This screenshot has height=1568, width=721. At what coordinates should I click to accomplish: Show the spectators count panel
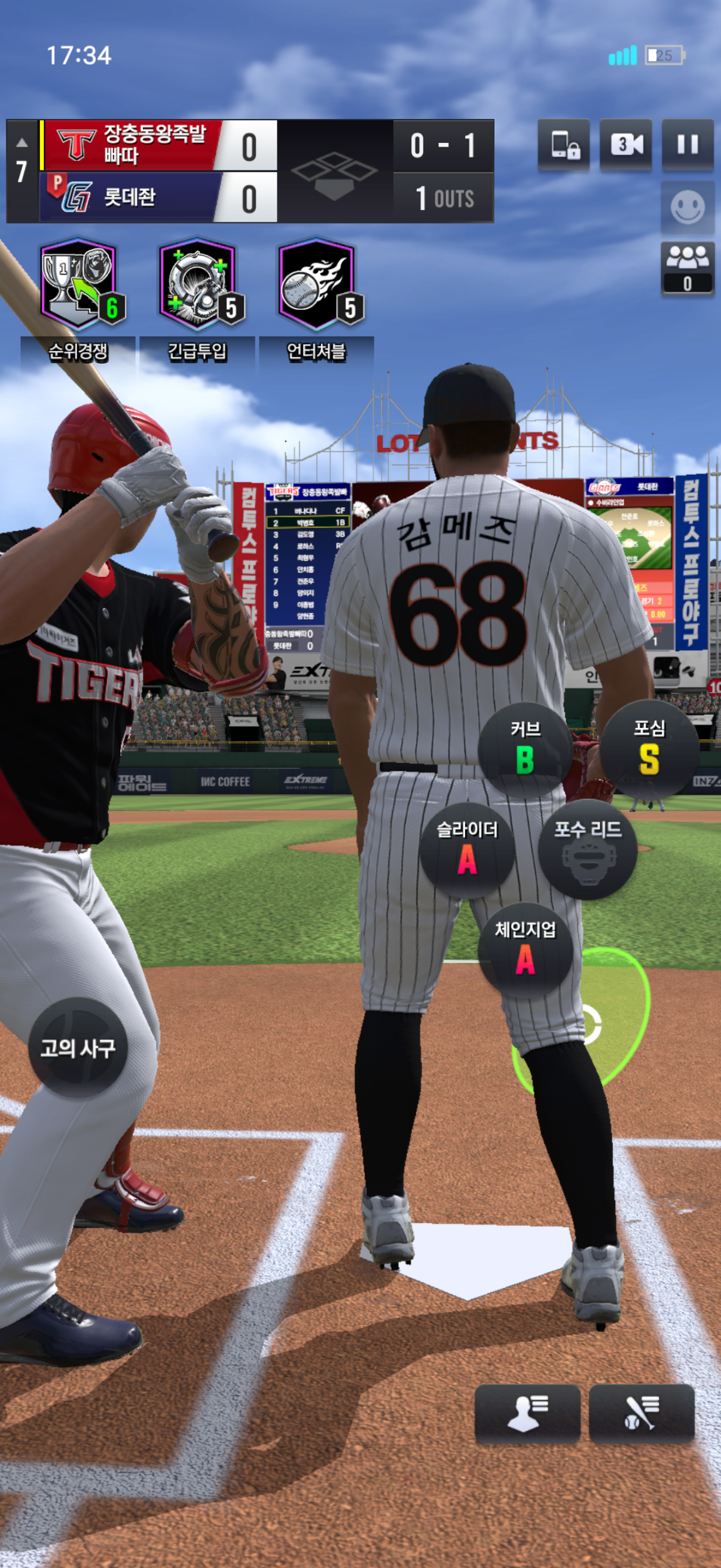click(688, 268)
